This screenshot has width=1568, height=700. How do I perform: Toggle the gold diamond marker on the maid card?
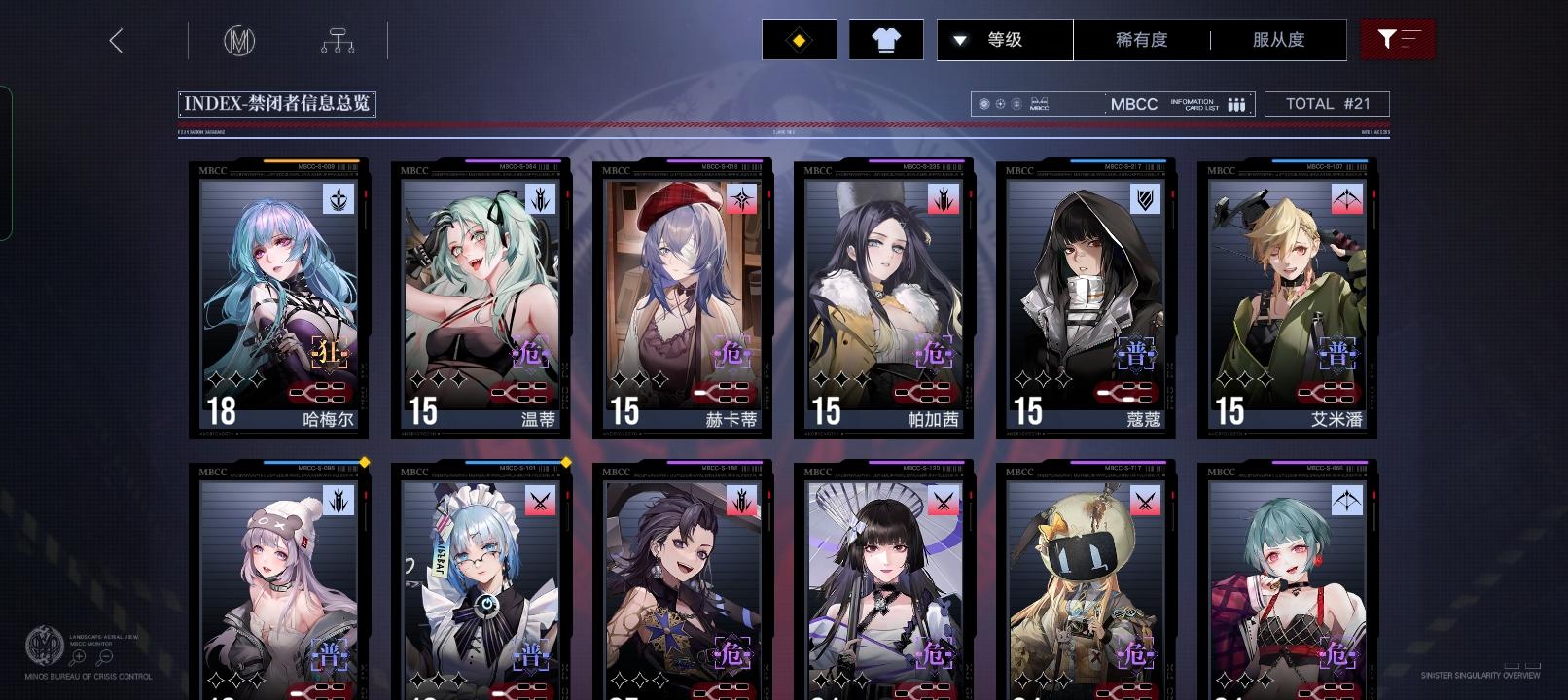pyautogui.click(x=567, y=464)
